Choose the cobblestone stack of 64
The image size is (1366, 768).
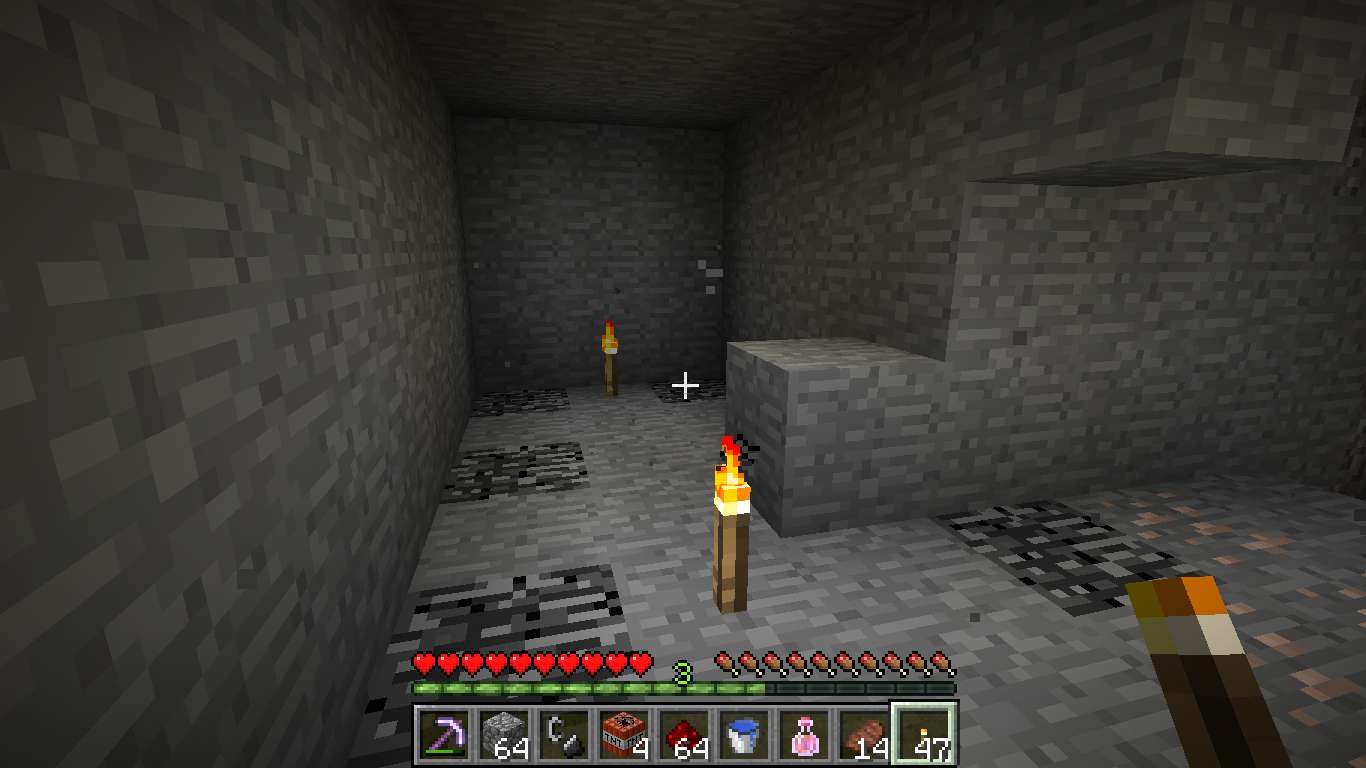coord(504,735)
